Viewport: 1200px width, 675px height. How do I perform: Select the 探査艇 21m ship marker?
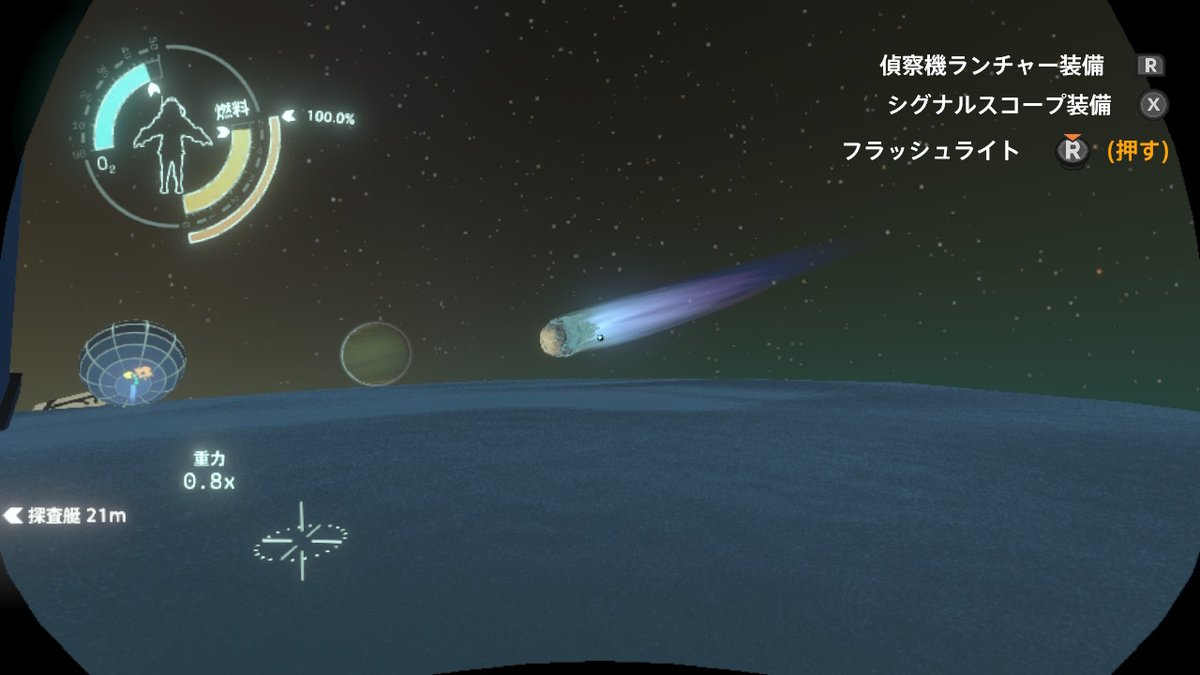(x=66, y=516)
